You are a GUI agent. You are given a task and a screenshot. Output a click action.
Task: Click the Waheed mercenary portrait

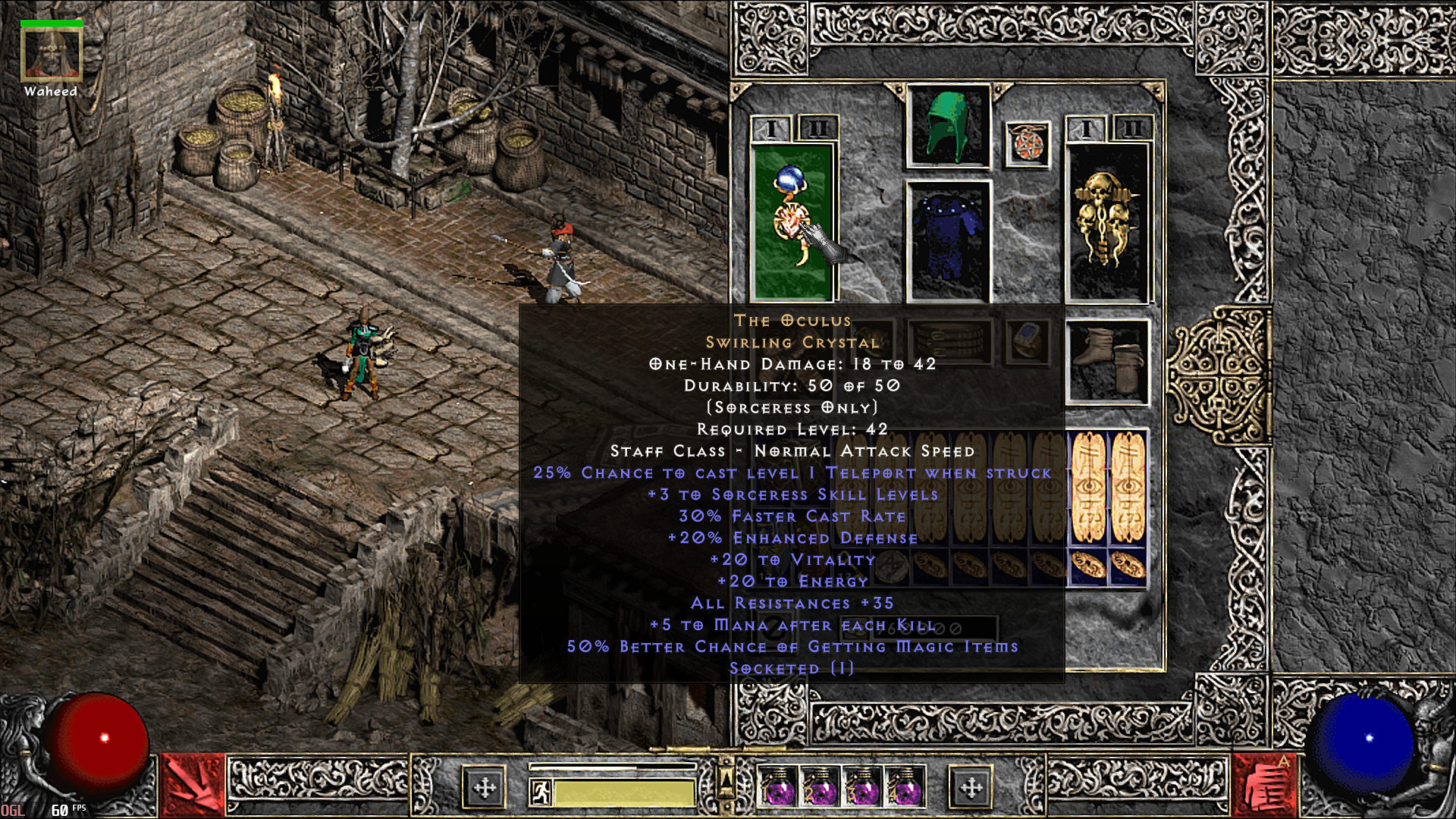click(51, 53)
